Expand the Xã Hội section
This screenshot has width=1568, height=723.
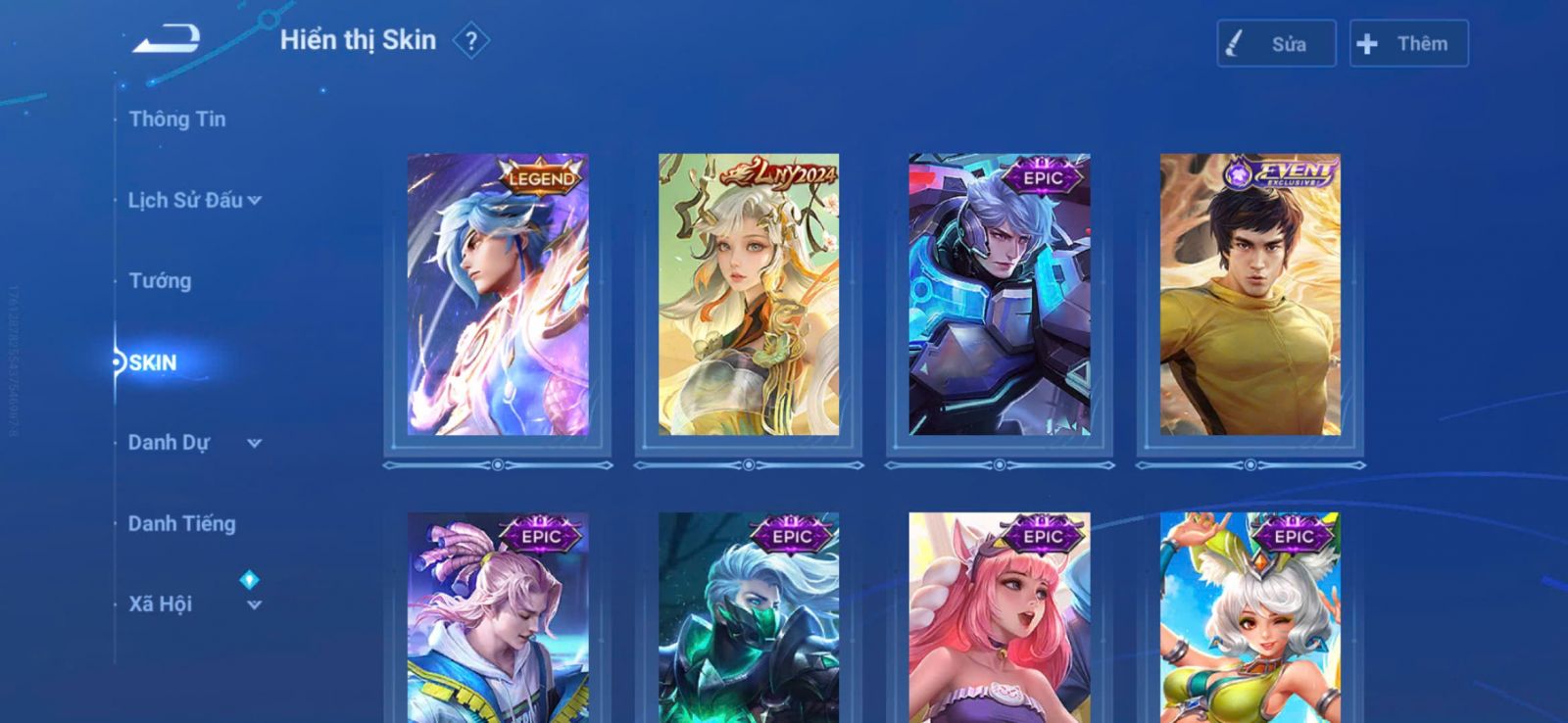(x=194, y=604)
